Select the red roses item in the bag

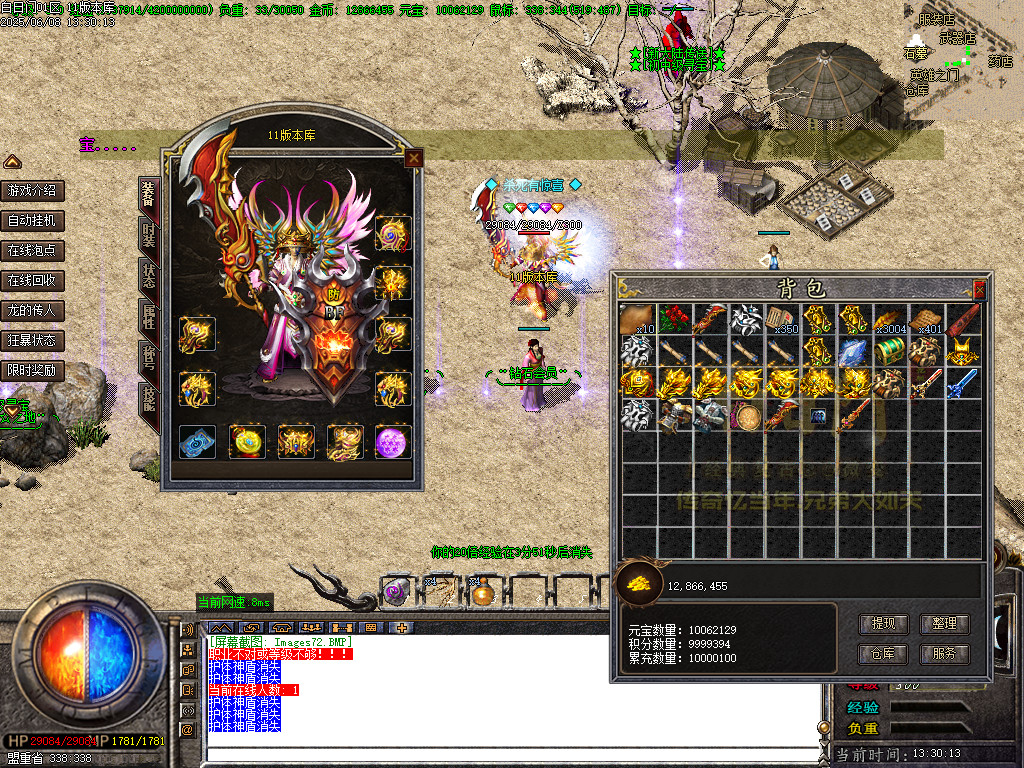673,319
